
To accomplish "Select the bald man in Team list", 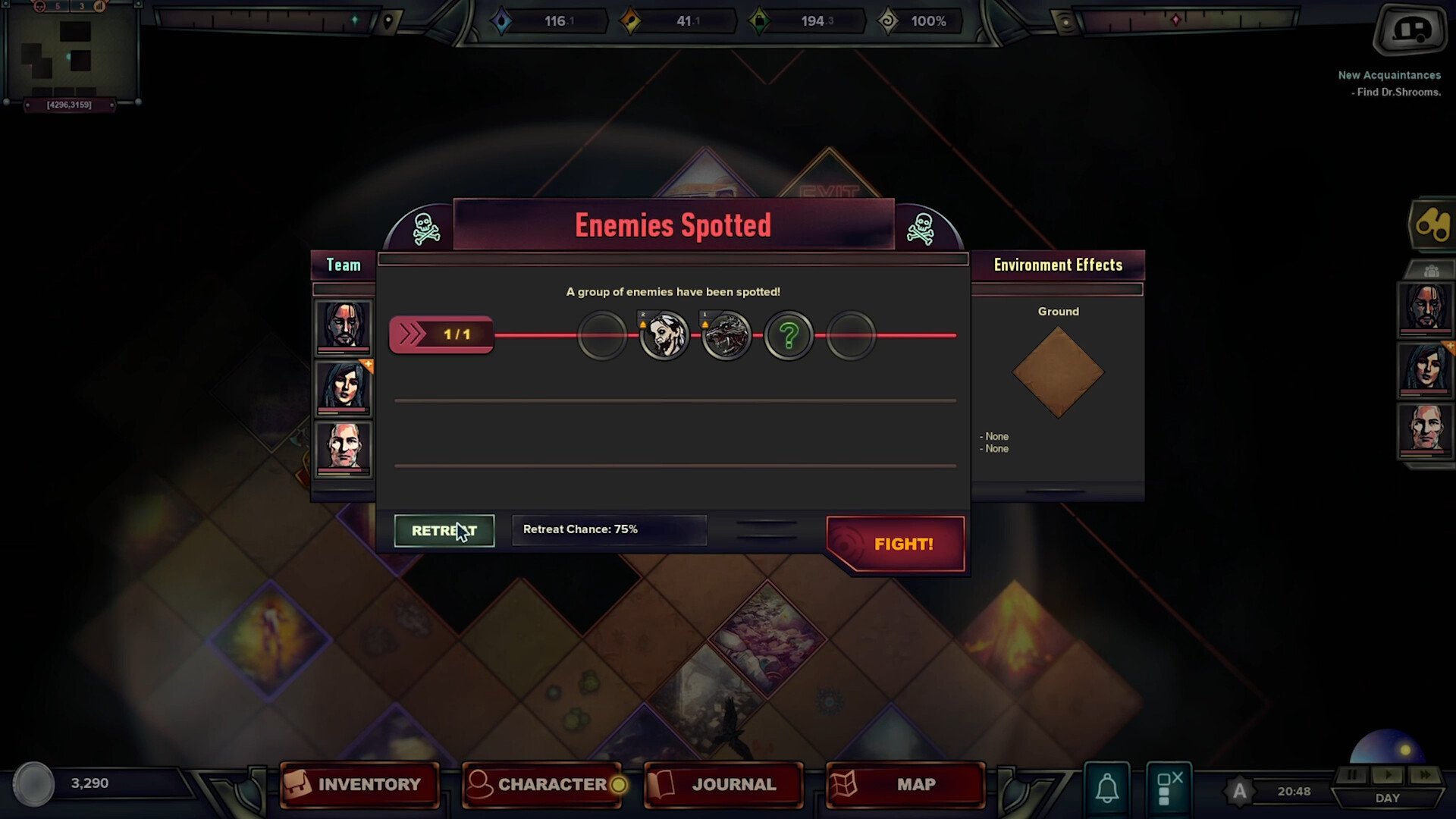I will click(344, 448).
